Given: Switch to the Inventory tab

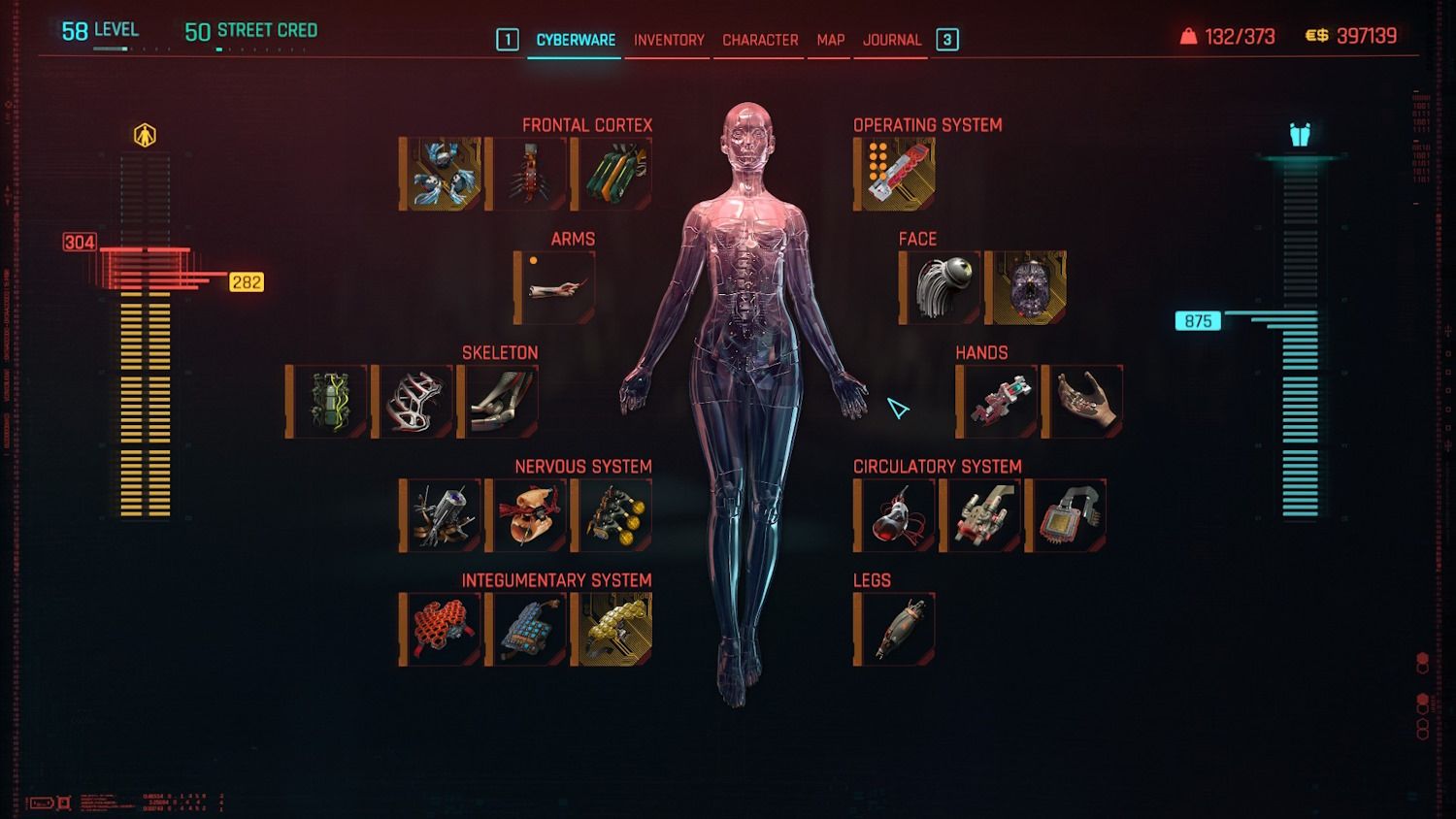Looking at the screenshot, I should pos(669,40).
